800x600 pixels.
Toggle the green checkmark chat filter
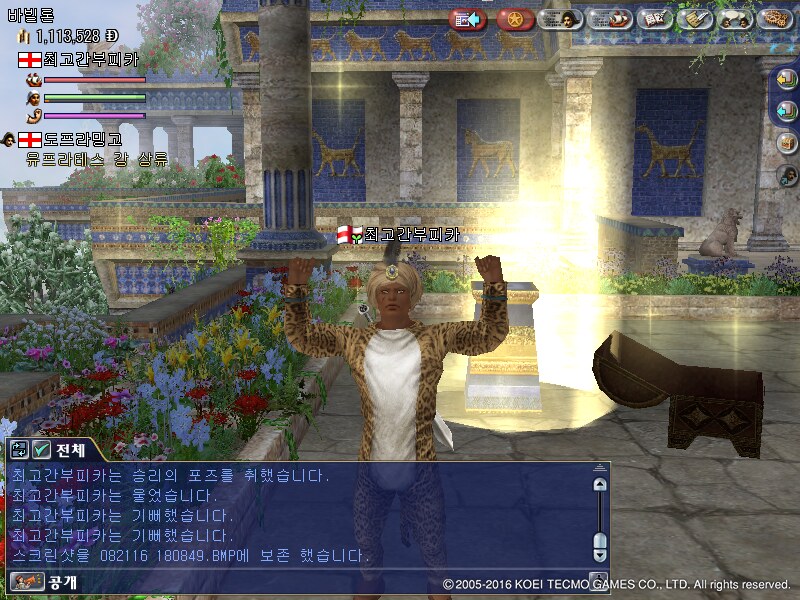[x=41, y=450]
